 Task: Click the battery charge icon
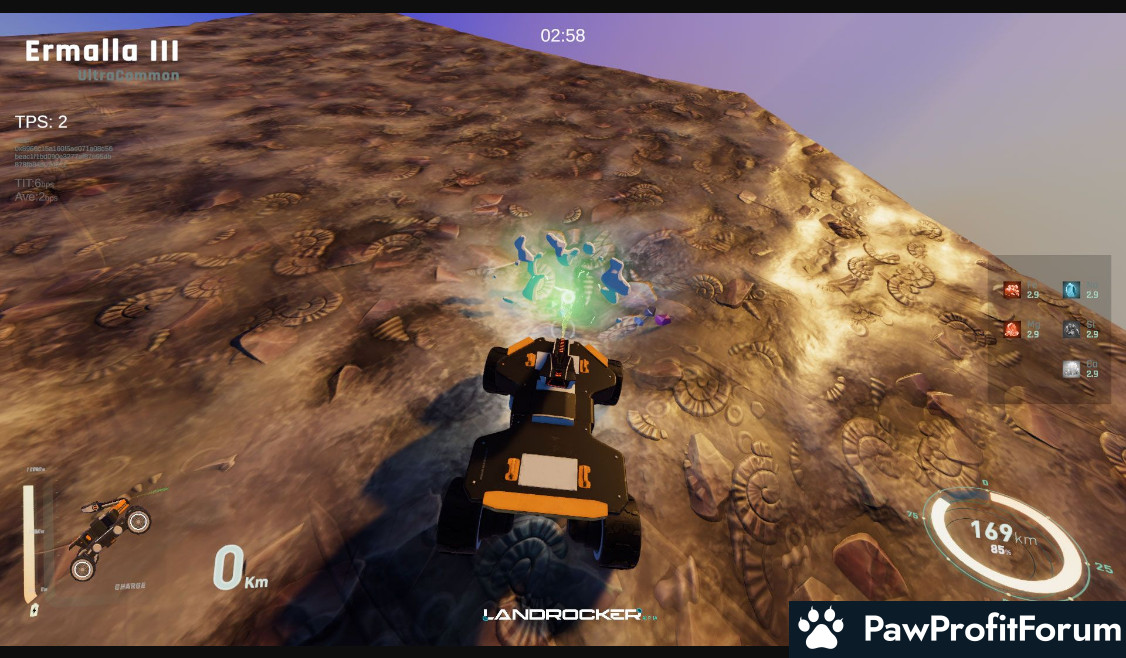[34, 608]
